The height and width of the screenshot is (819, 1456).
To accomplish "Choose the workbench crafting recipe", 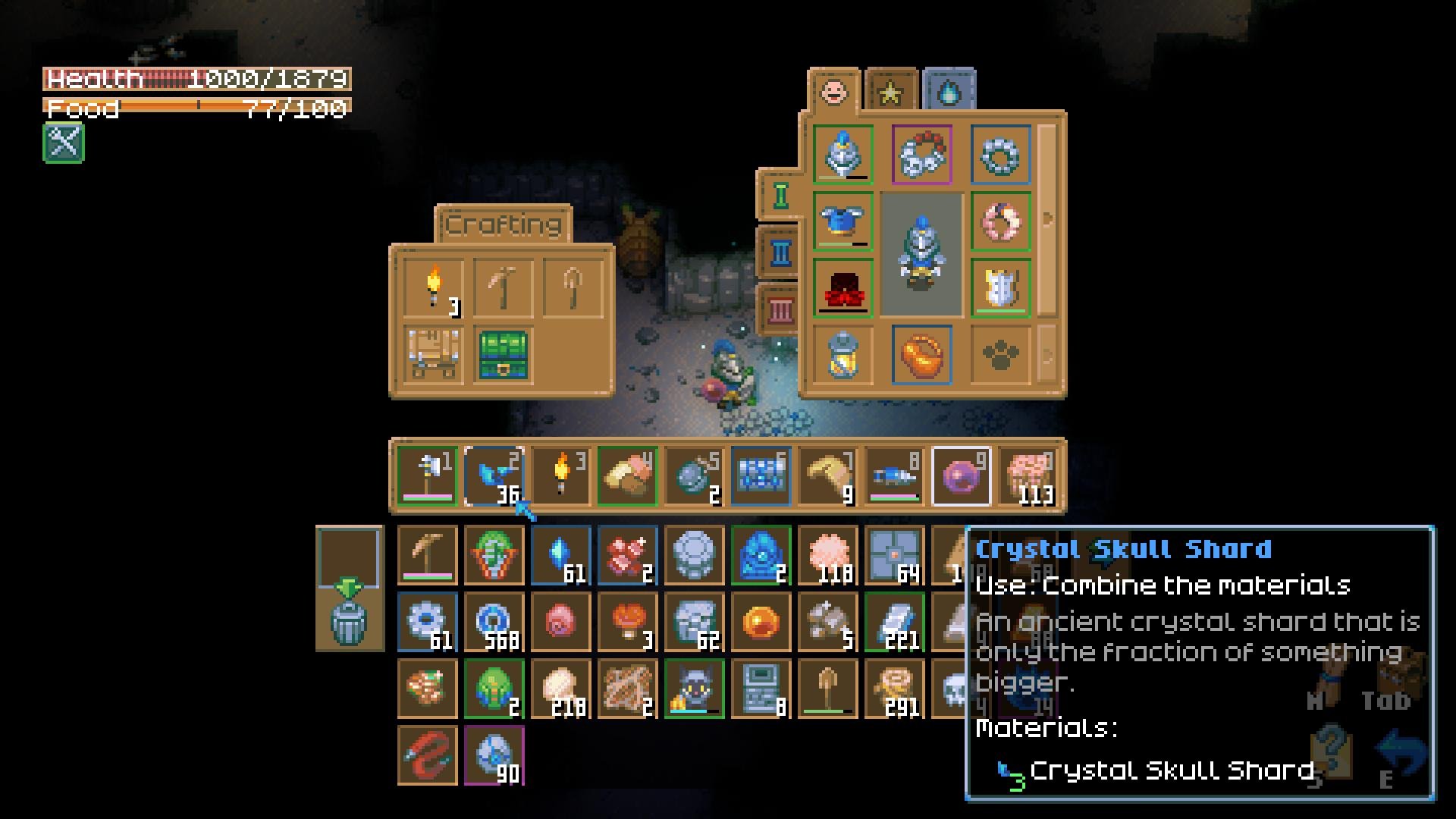I will 433,355.
